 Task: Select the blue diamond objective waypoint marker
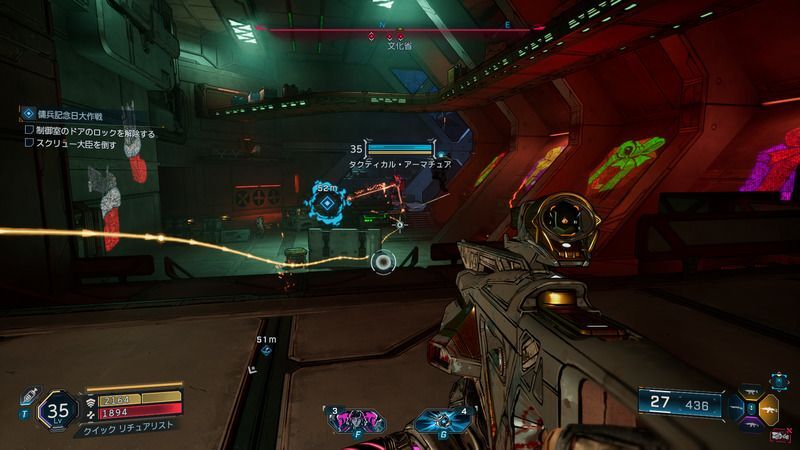point(326,204)
